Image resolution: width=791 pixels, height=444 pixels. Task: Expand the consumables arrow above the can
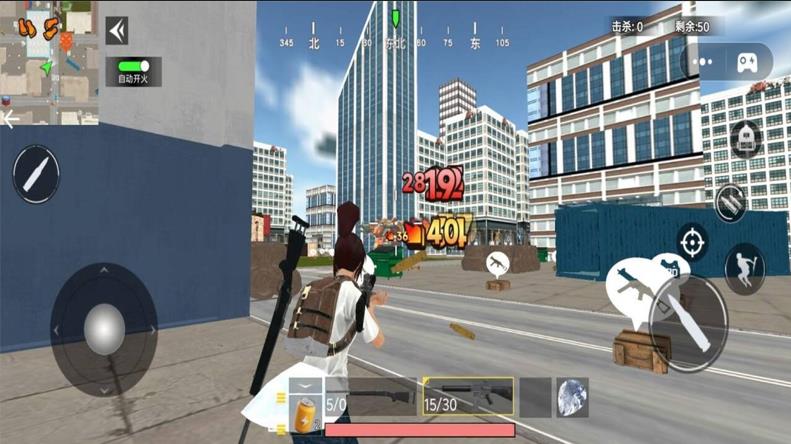pyautogui.click(x=306, y=383)
